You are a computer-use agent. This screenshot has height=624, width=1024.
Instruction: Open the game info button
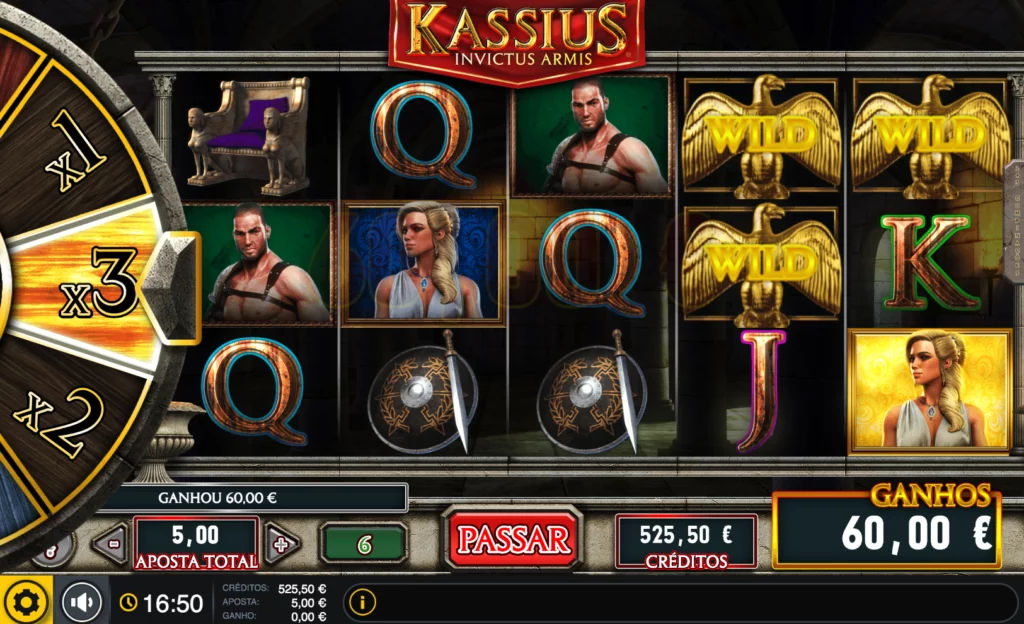point(362,602)
